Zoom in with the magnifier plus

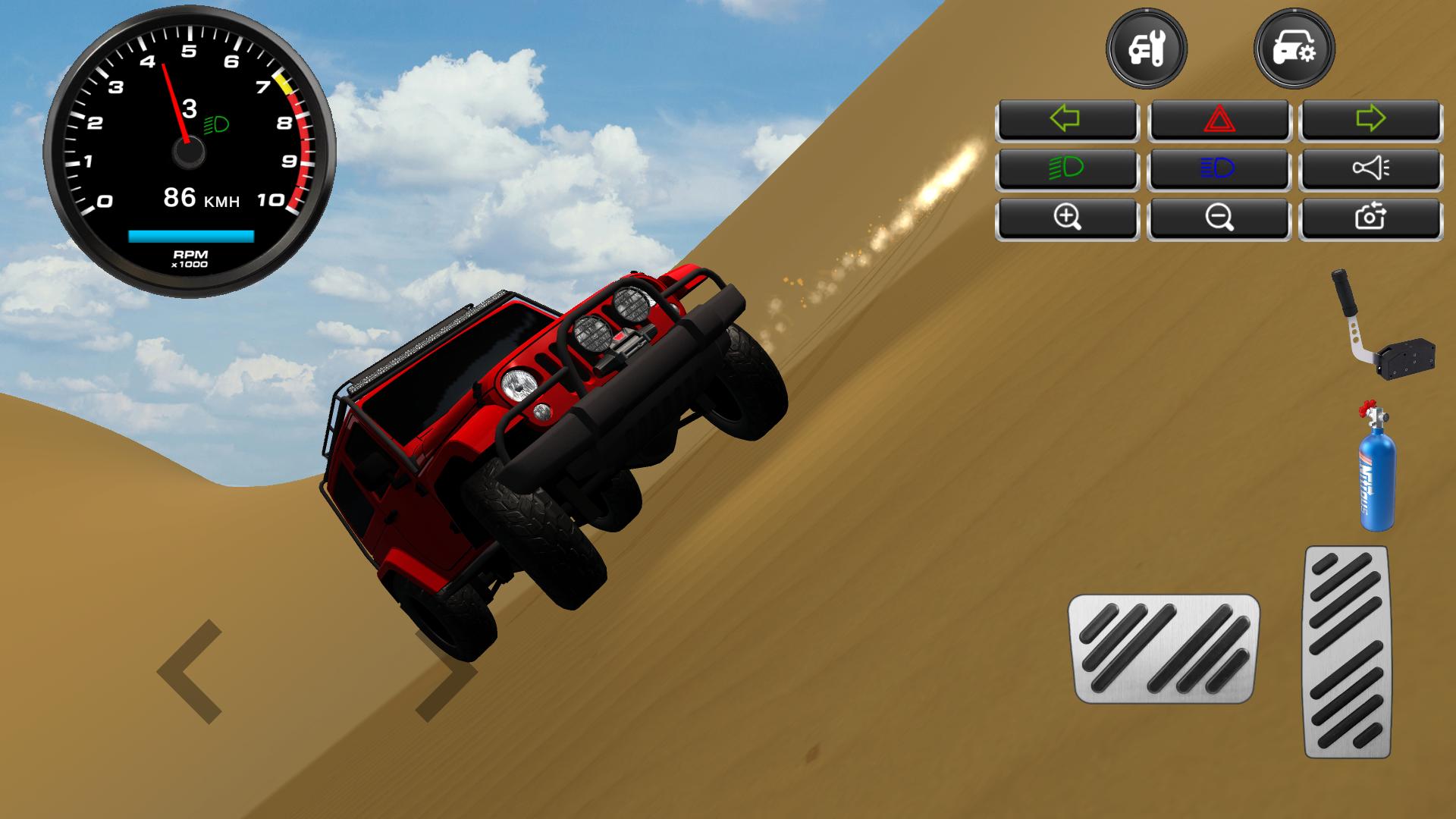(1066, 218)
